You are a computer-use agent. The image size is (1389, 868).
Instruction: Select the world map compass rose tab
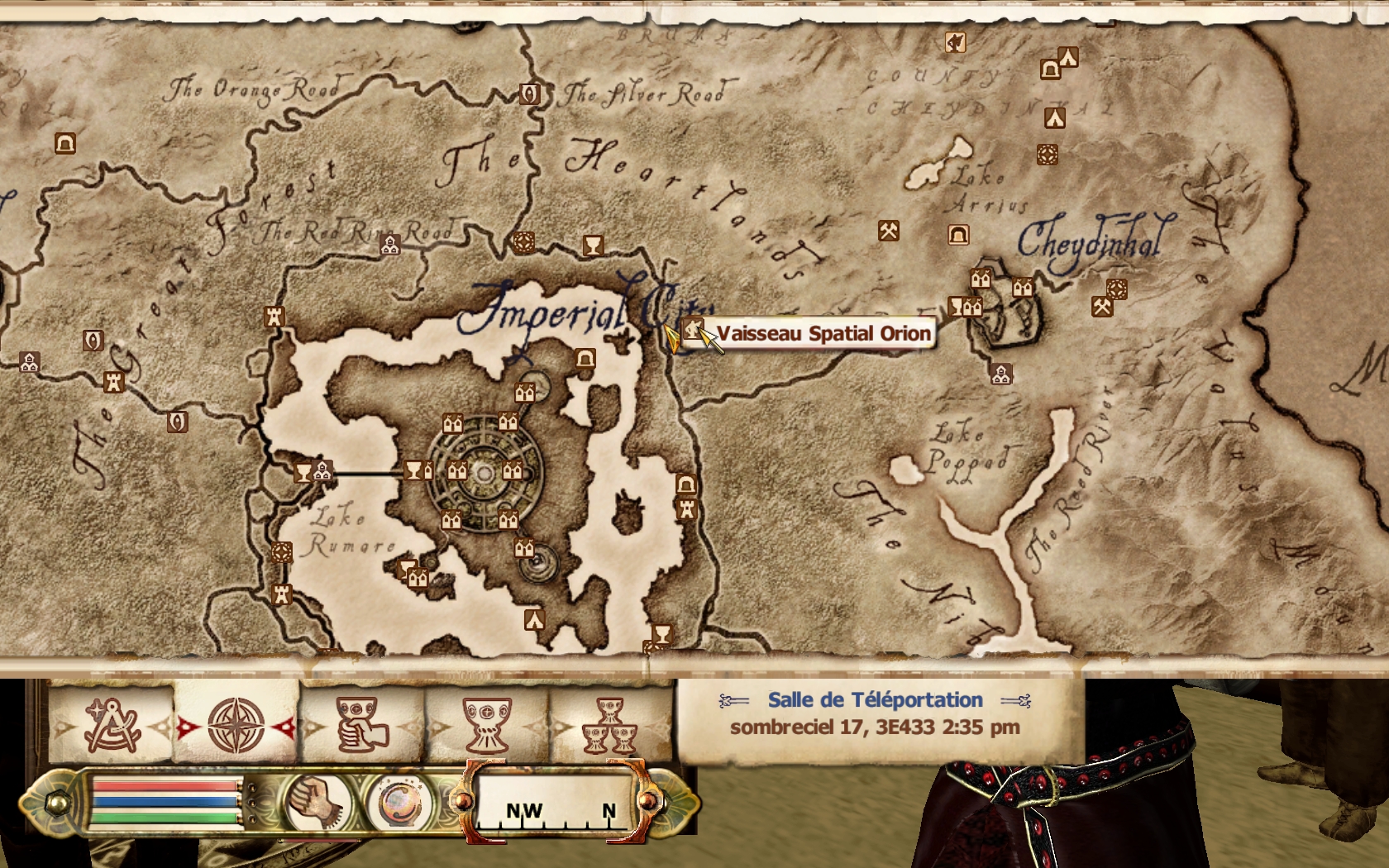[236, 725]
